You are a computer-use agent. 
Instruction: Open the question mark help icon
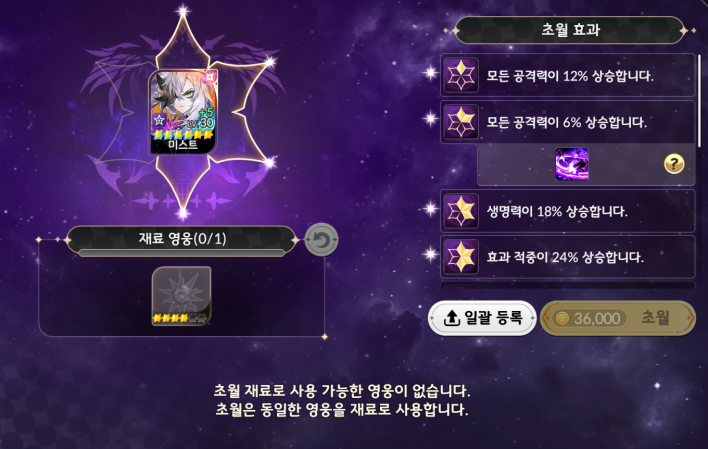pyautogui.click(x=674, y=164)
